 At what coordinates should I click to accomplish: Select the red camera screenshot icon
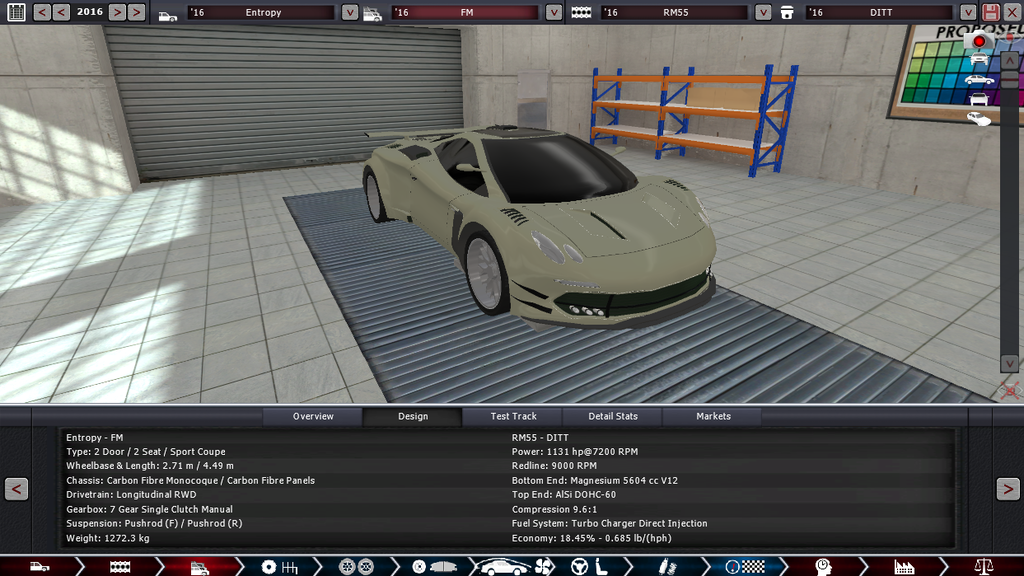980,42
